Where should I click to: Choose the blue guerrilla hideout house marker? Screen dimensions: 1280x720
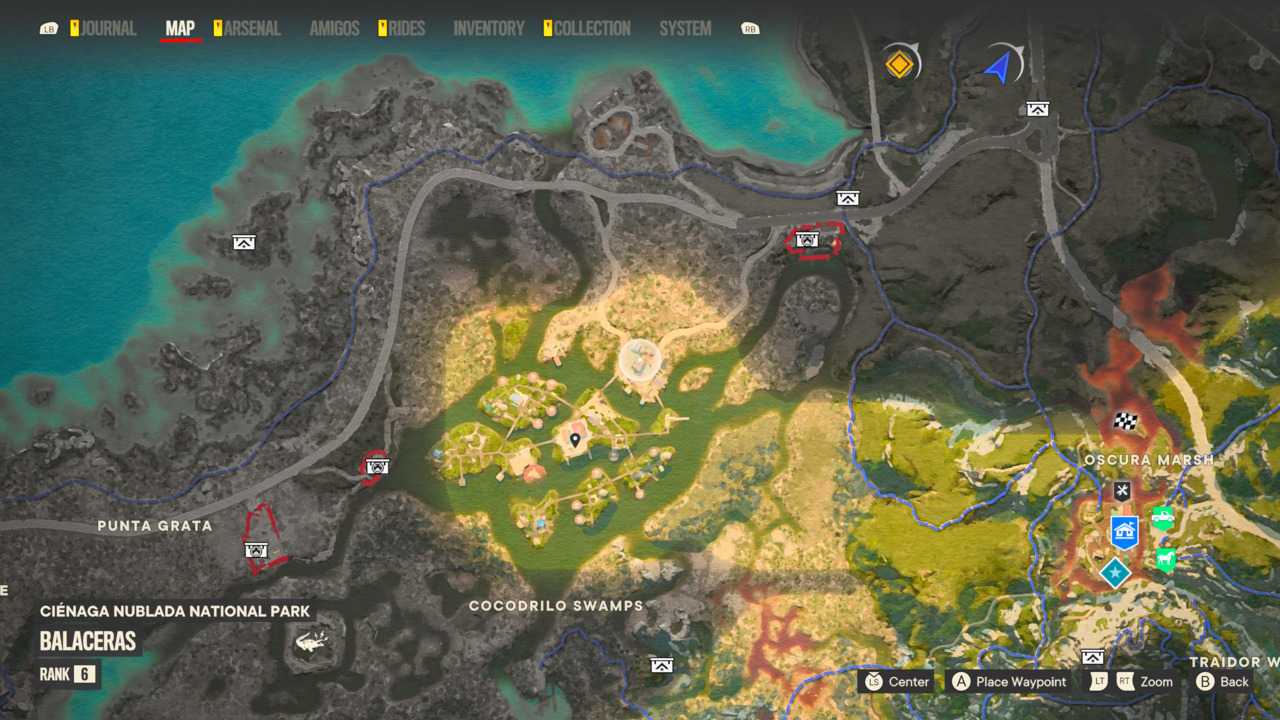click(x=1125, y=531)
